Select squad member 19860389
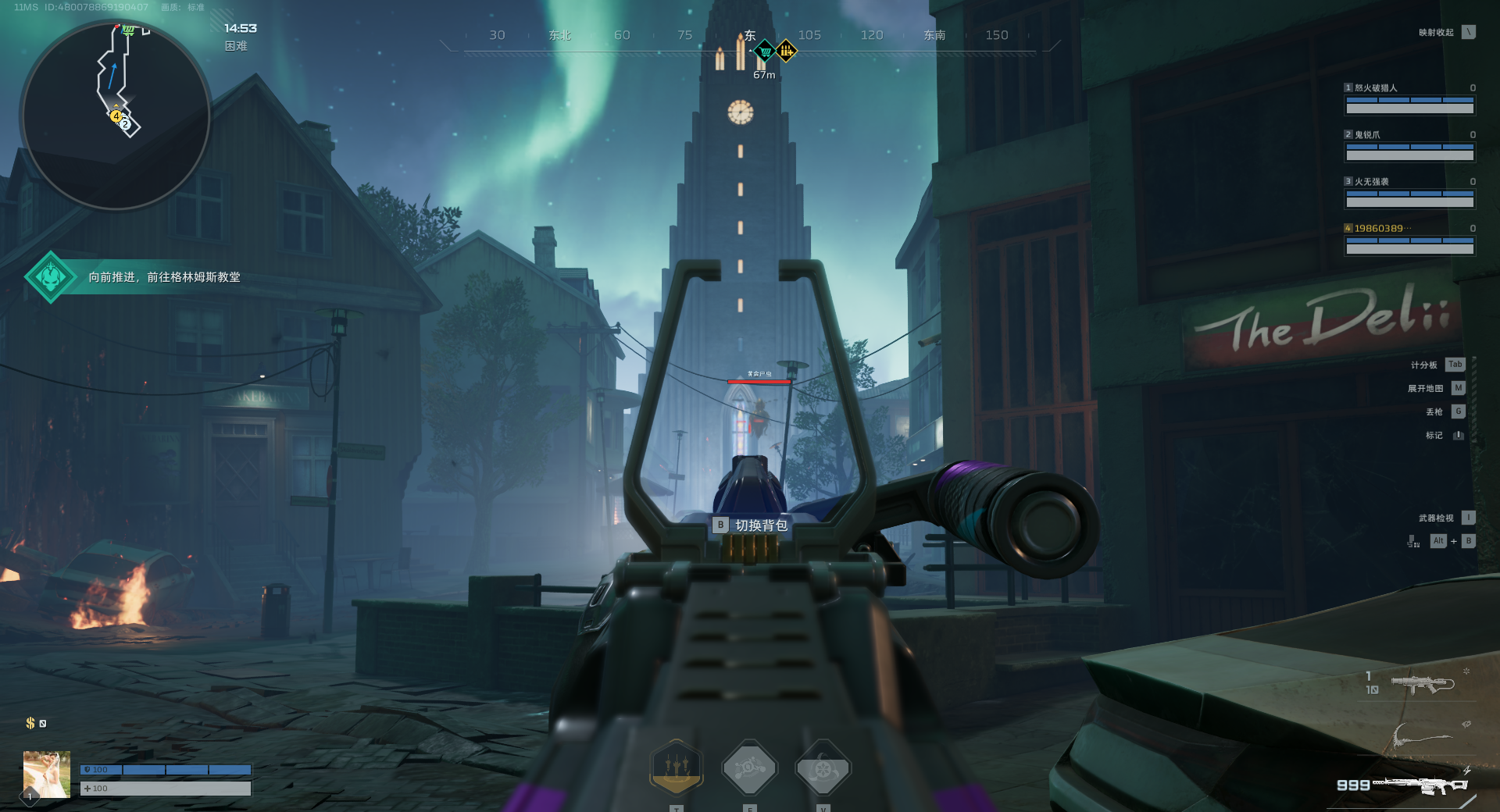Image resolution: width=1500 pixels, height=812 pixels. (x=1409, y=240)
